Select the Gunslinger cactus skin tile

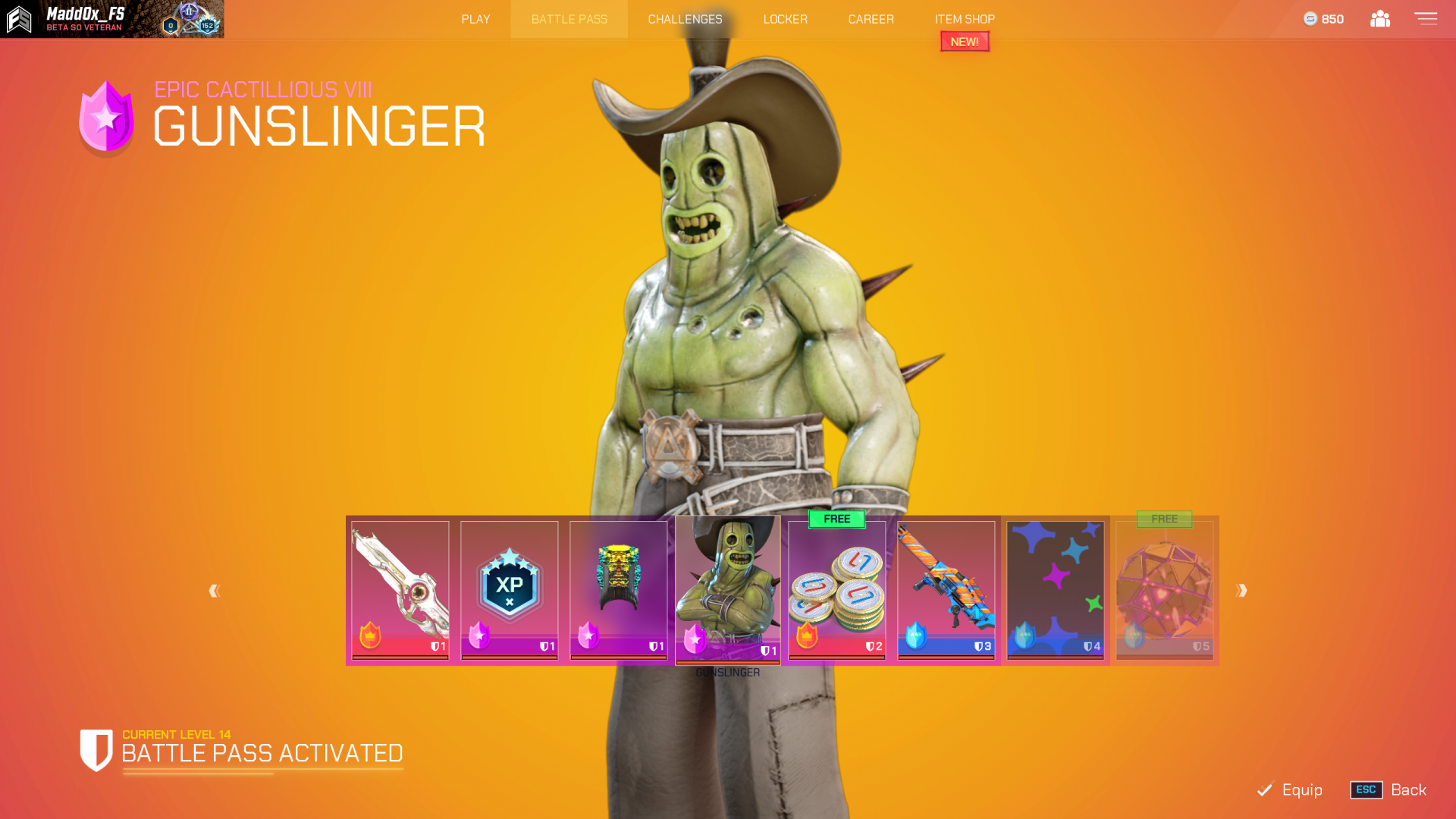(x=728, y=590)
